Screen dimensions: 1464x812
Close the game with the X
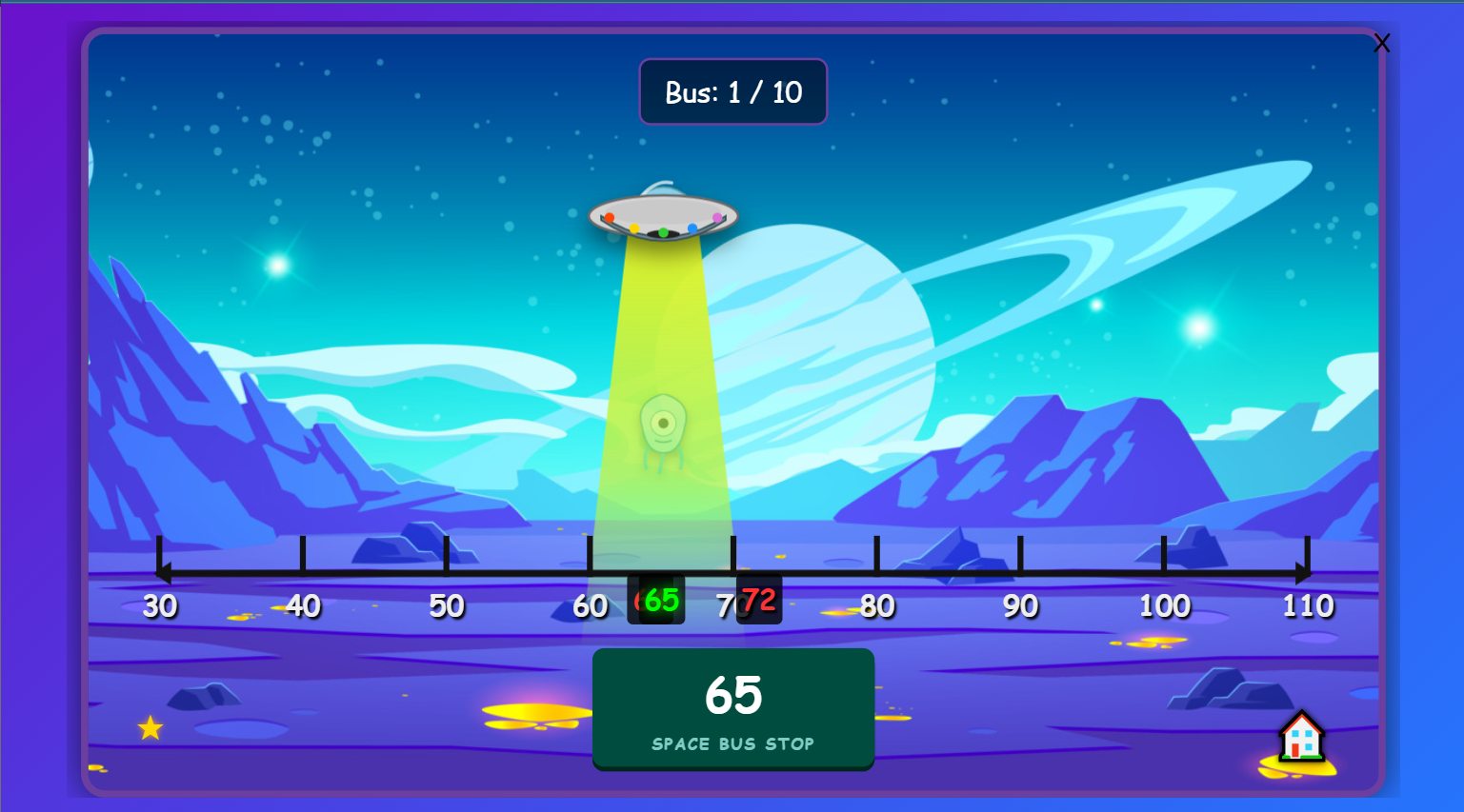pyautogui.click(x=1382, y=42)
